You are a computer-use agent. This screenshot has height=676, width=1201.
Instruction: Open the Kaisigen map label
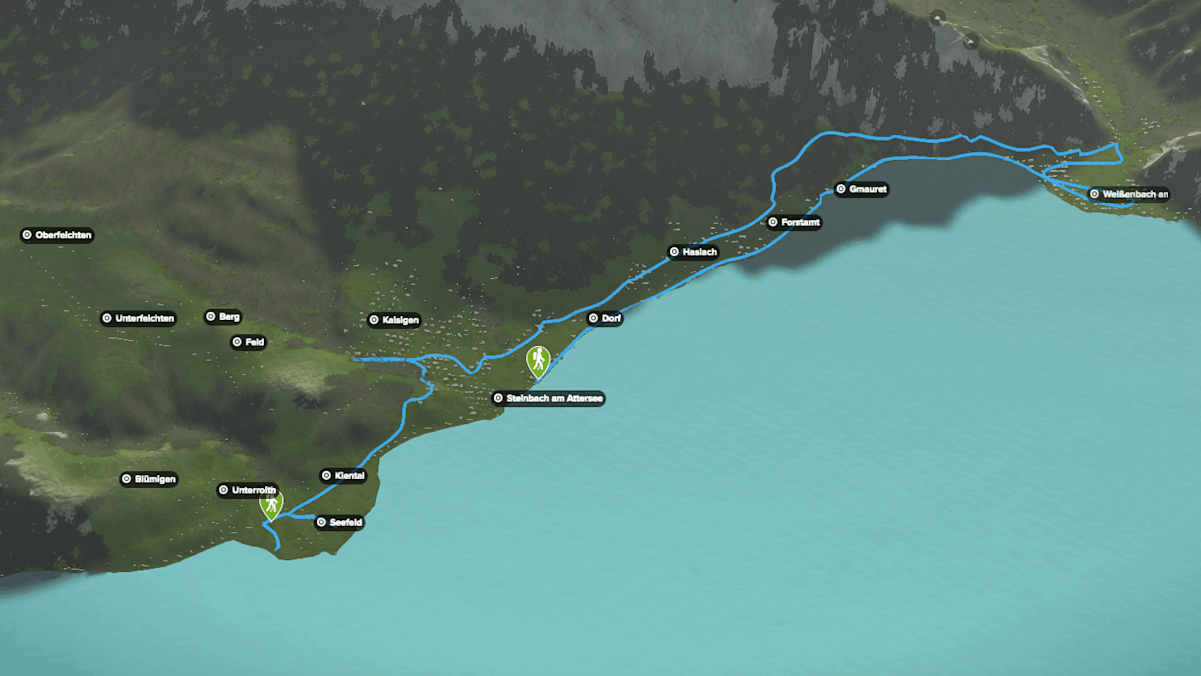394,320
